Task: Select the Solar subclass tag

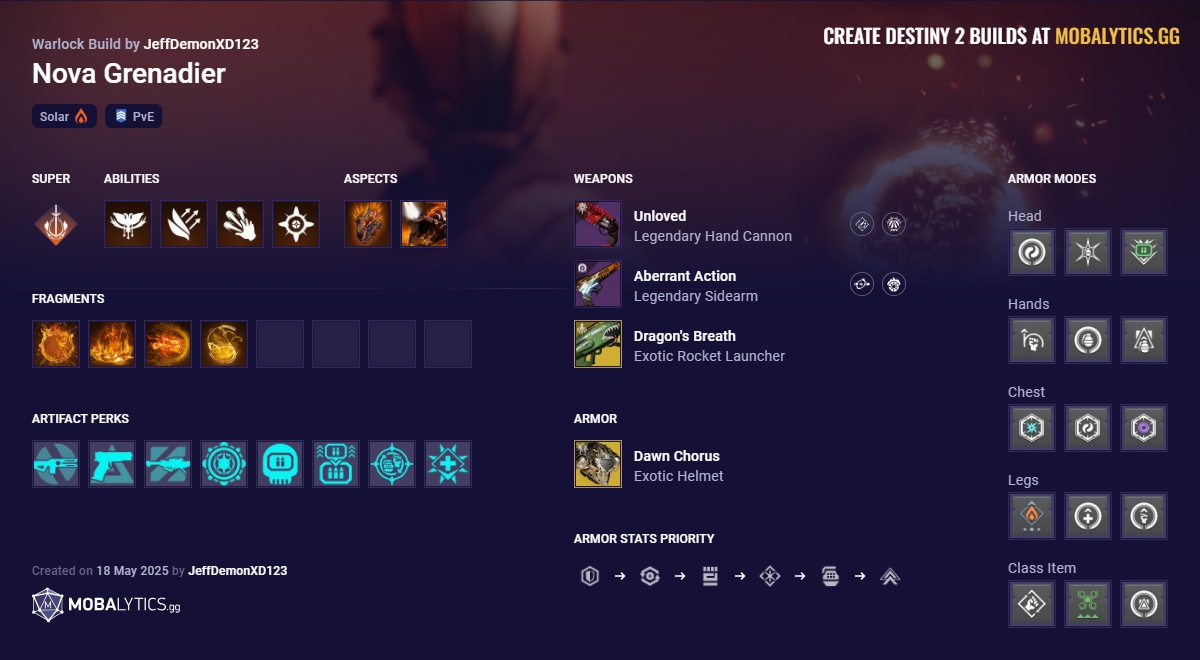Action: [64, 117]
